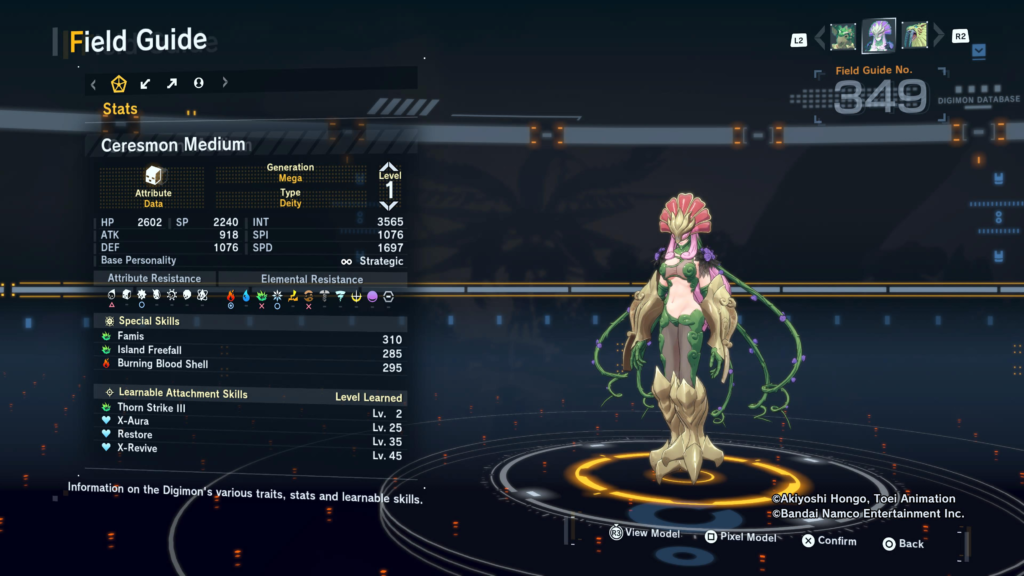Advance tabs with the right chevron

(225, 84)
